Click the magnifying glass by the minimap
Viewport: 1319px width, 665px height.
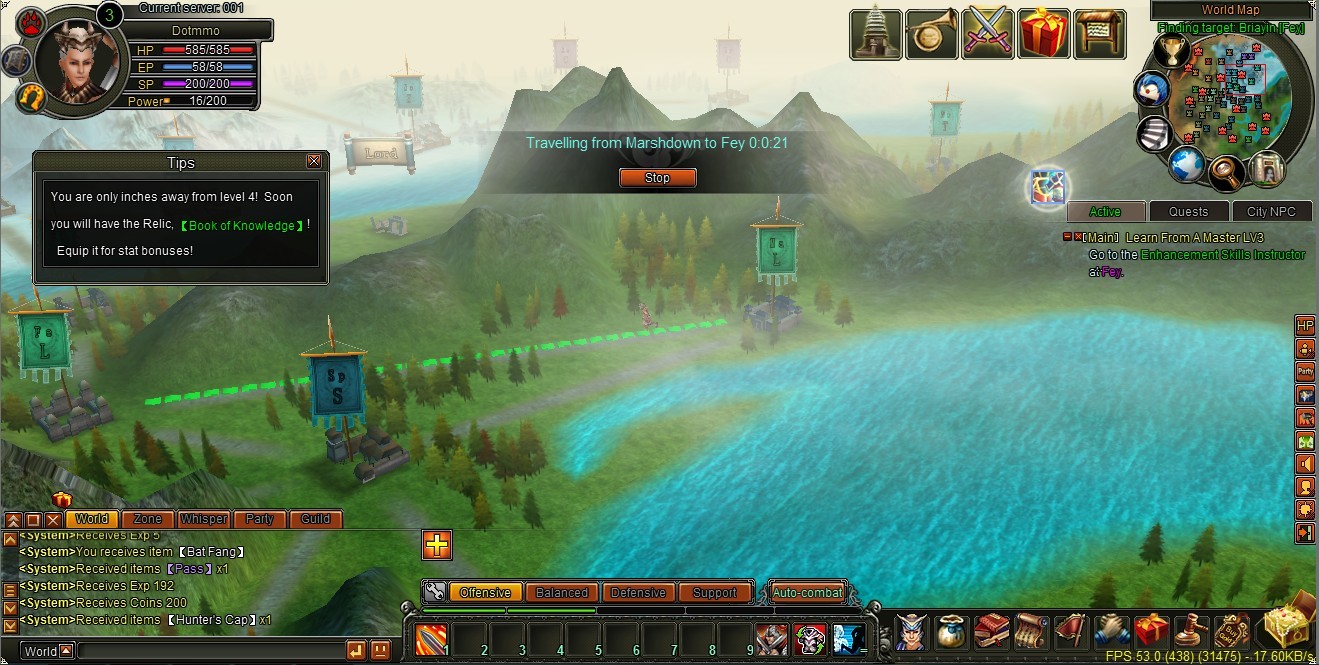pyautogui.click(x=1226, y=173)
